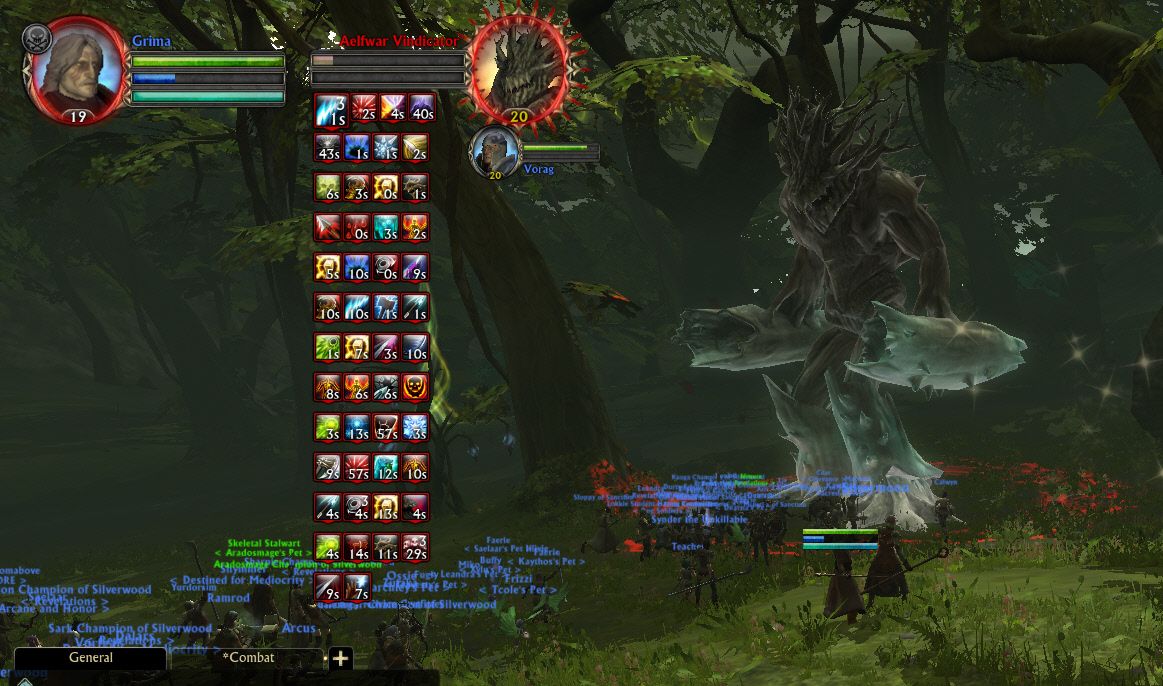Click Vorag's target-of-target portrait
Screen dimensions: 1163x686
[x=494, y=151]
